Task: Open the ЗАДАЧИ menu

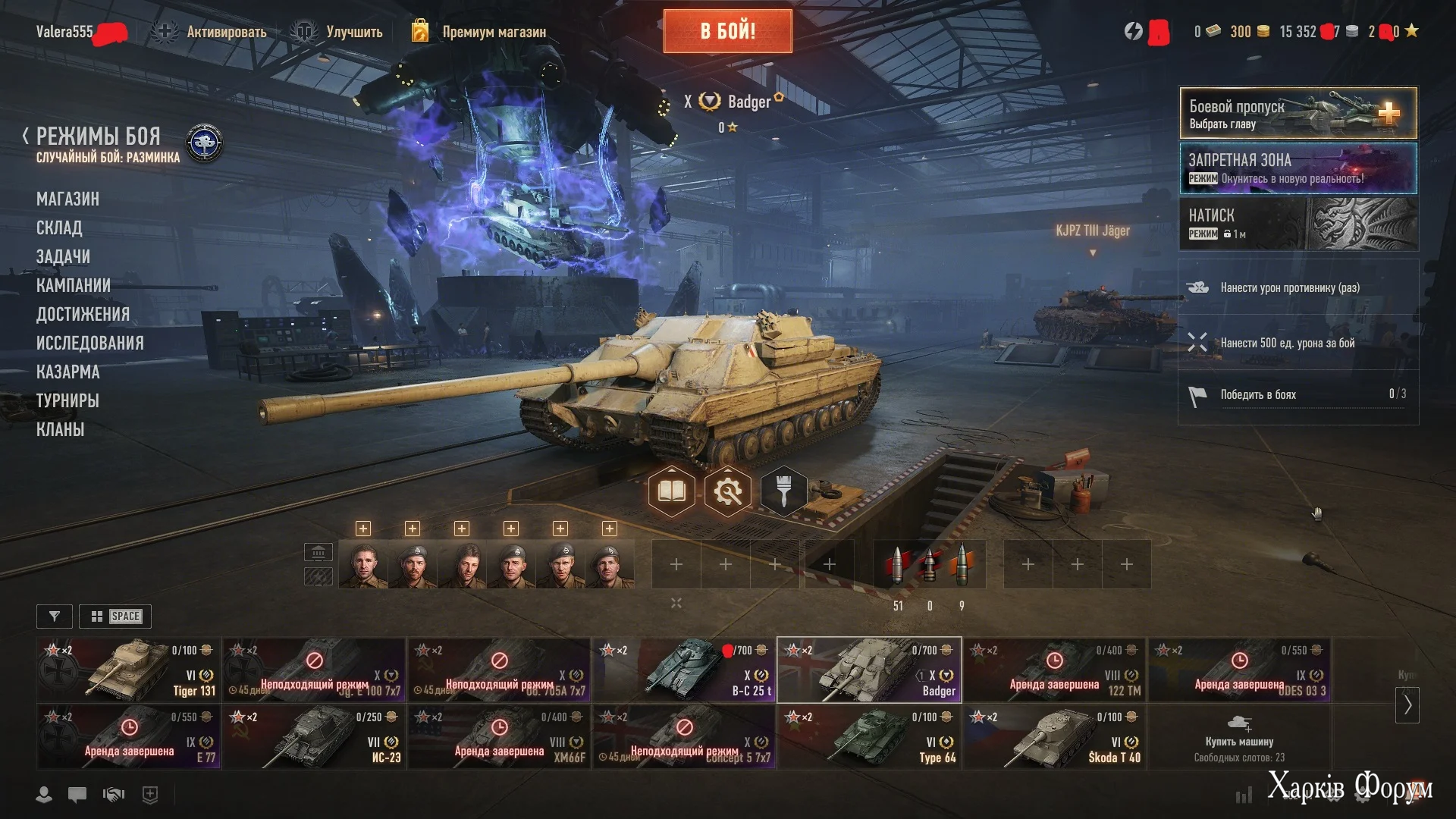Action: click(63, 256)
